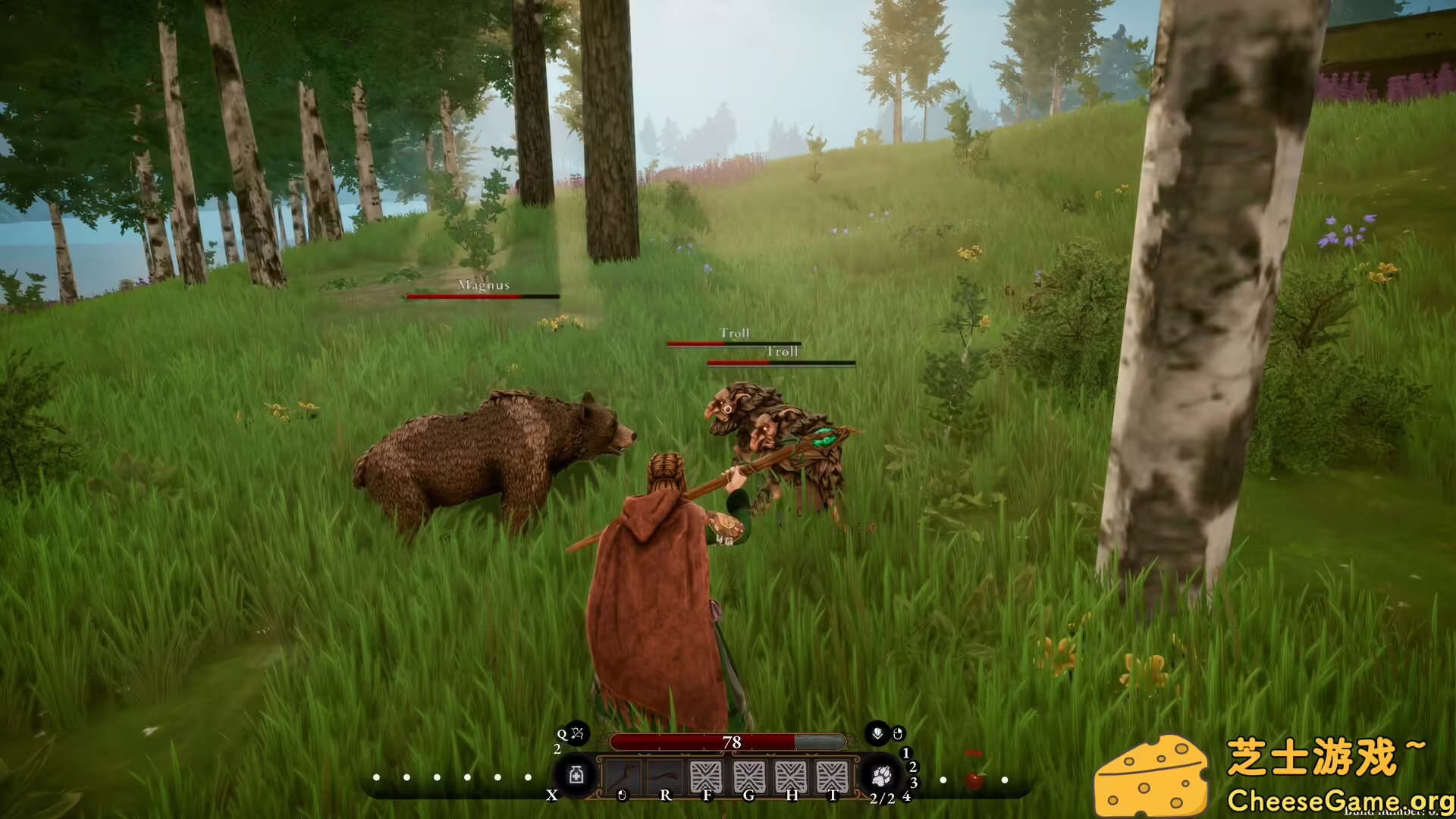1456x819 pixels.
Task: Select the staff attack slot with mouse symbol
Action: click(x=622, y=777)
